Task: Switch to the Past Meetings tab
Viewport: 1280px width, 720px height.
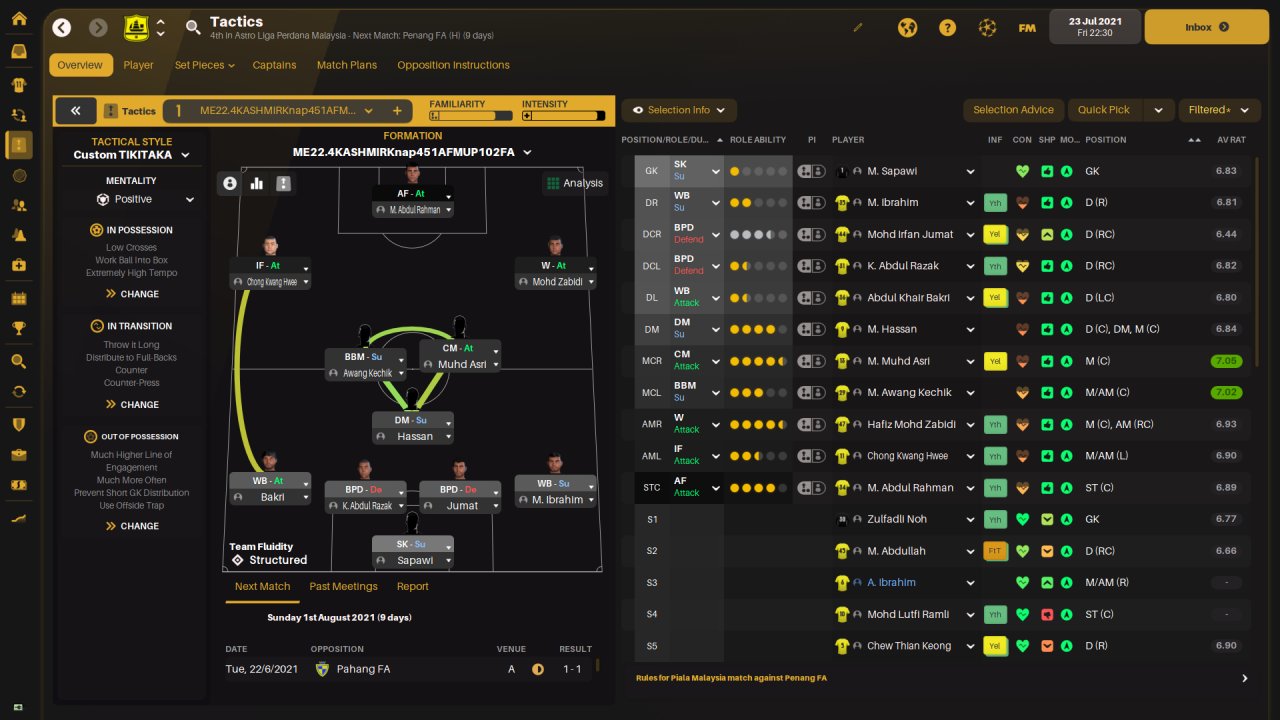Action: coord(343,587)
